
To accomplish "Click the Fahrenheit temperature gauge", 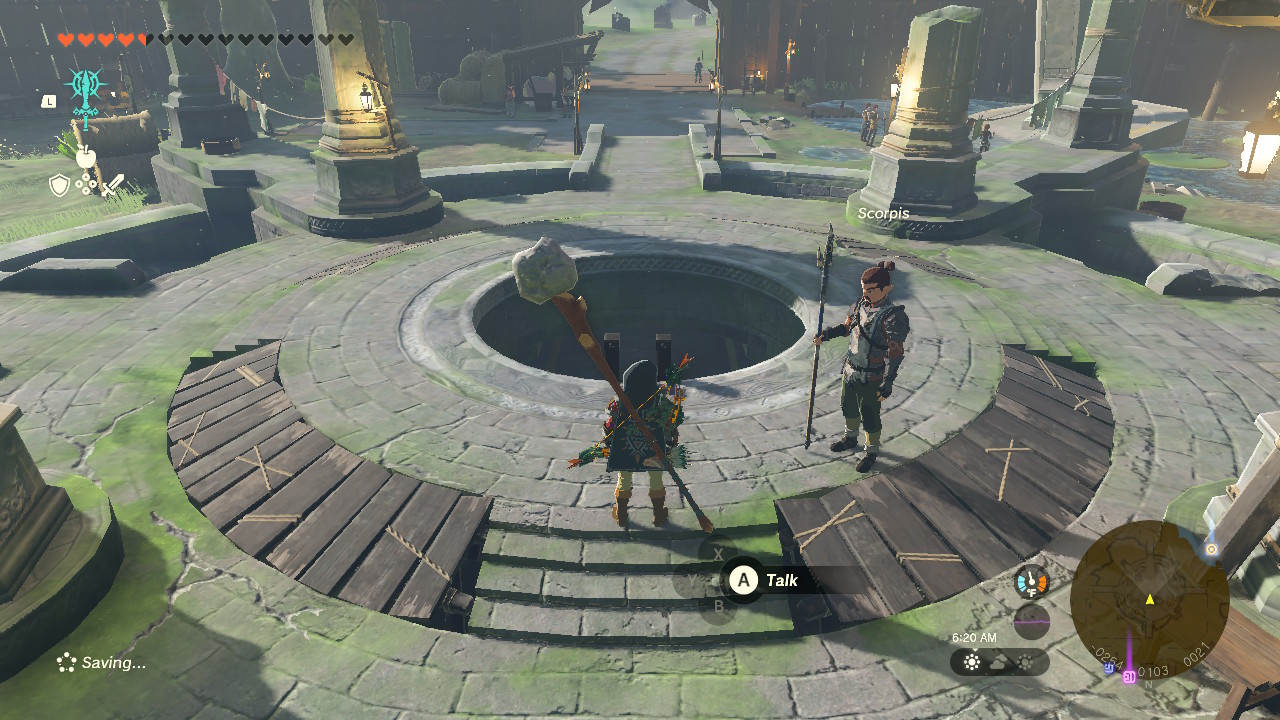I will click(x=1031, y=583).
